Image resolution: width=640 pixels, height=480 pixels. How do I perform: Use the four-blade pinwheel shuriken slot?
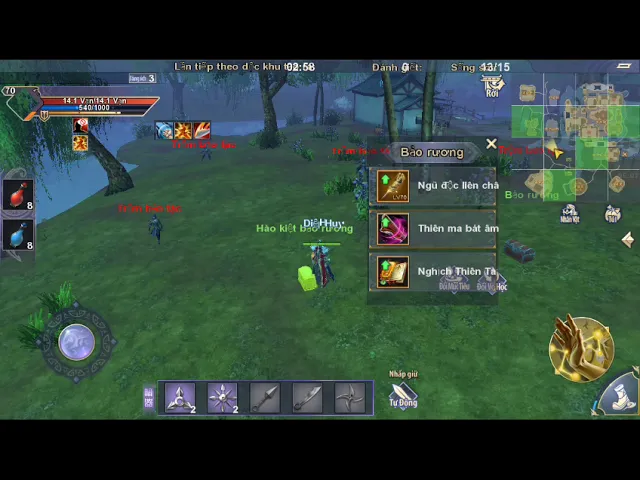pos(350,397)
